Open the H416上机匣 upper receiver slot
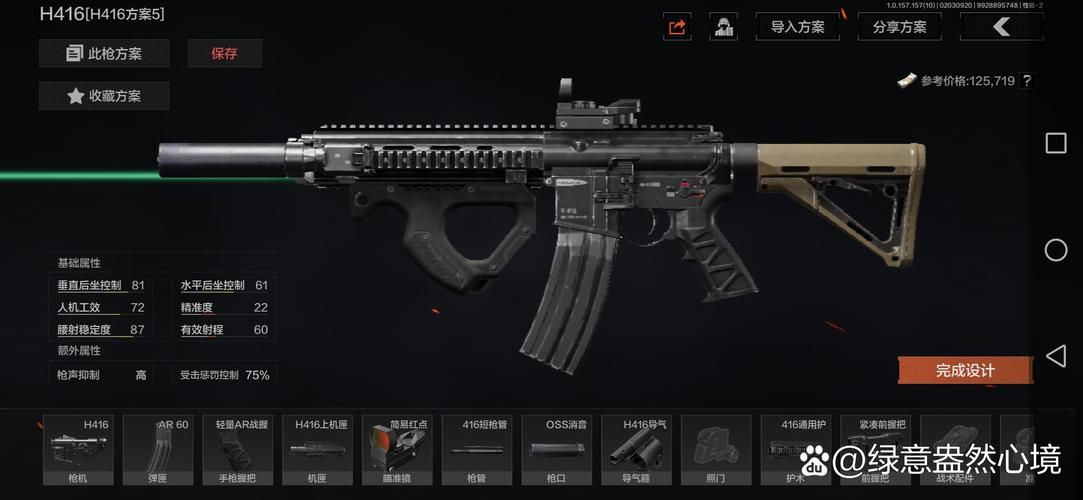This screenshot has height=500, width=1083. pyautogui.click(x=317, y=450)
